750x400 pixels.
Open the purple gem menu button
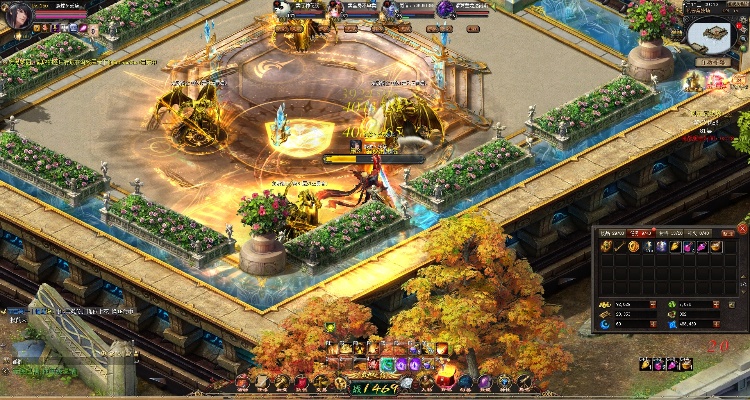485,382
